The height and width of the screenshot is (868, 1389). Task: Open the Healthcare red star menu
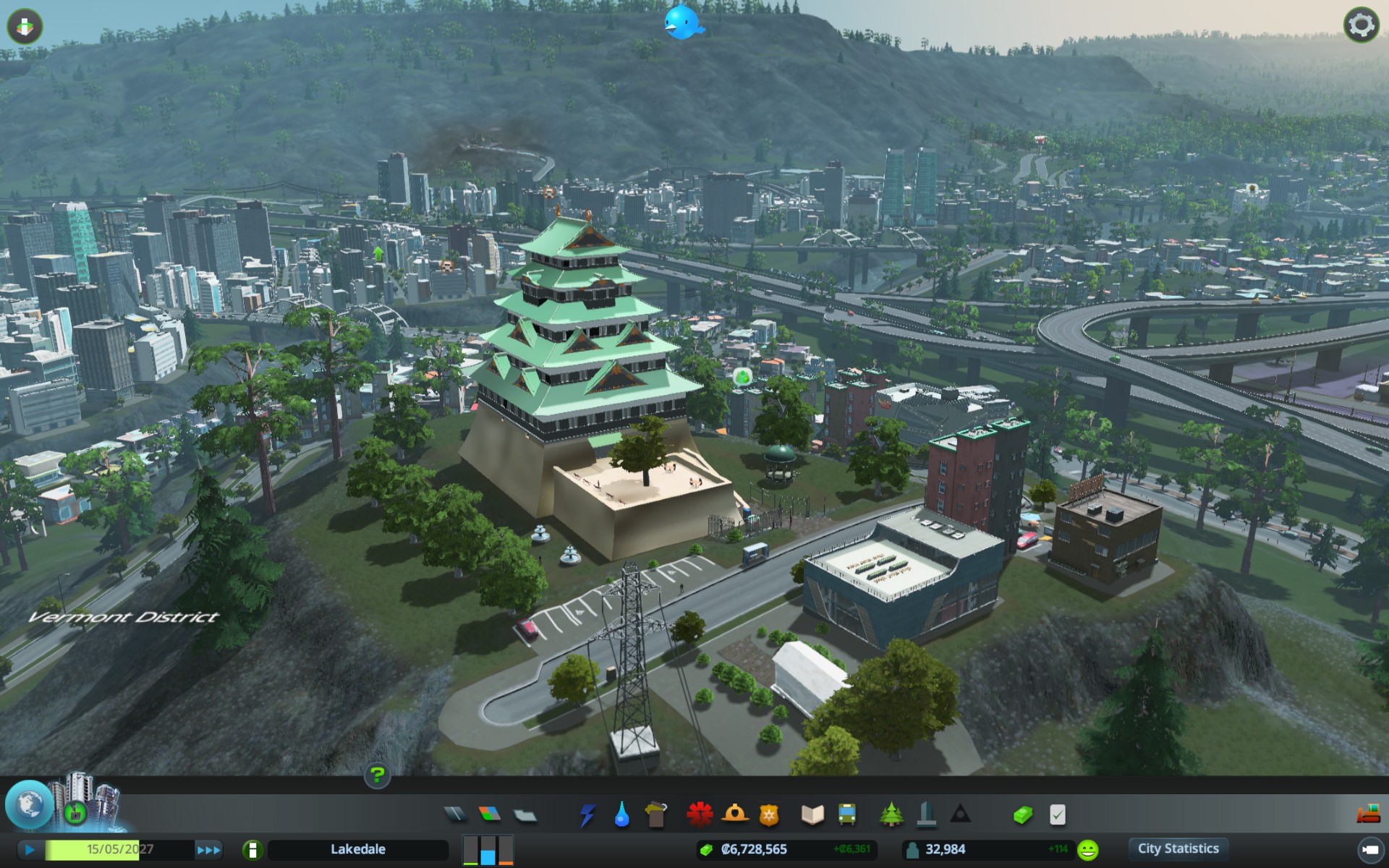coord(700,814)
